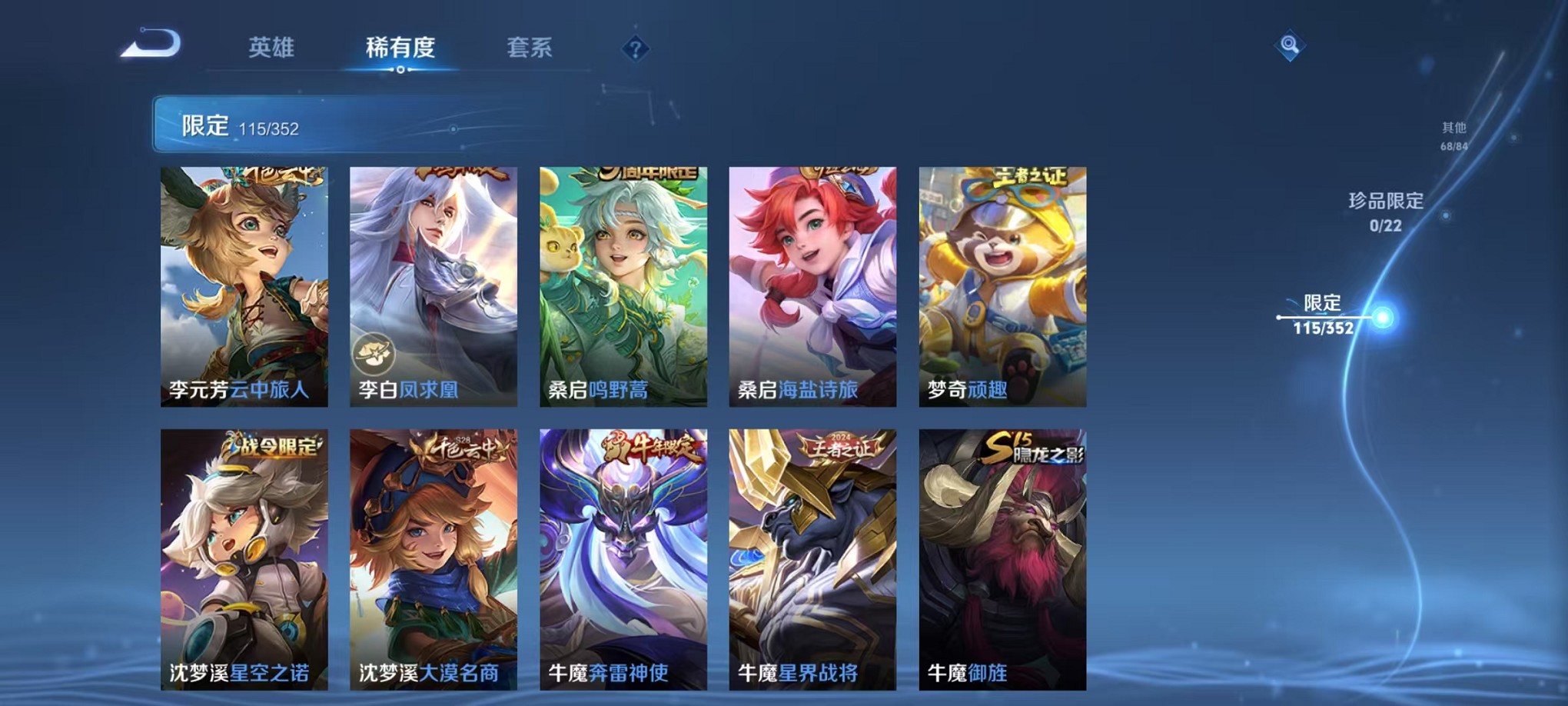1568x706 pixels.
Task: Open search with the magnifier icon
Action: (x=1287, y=46)
